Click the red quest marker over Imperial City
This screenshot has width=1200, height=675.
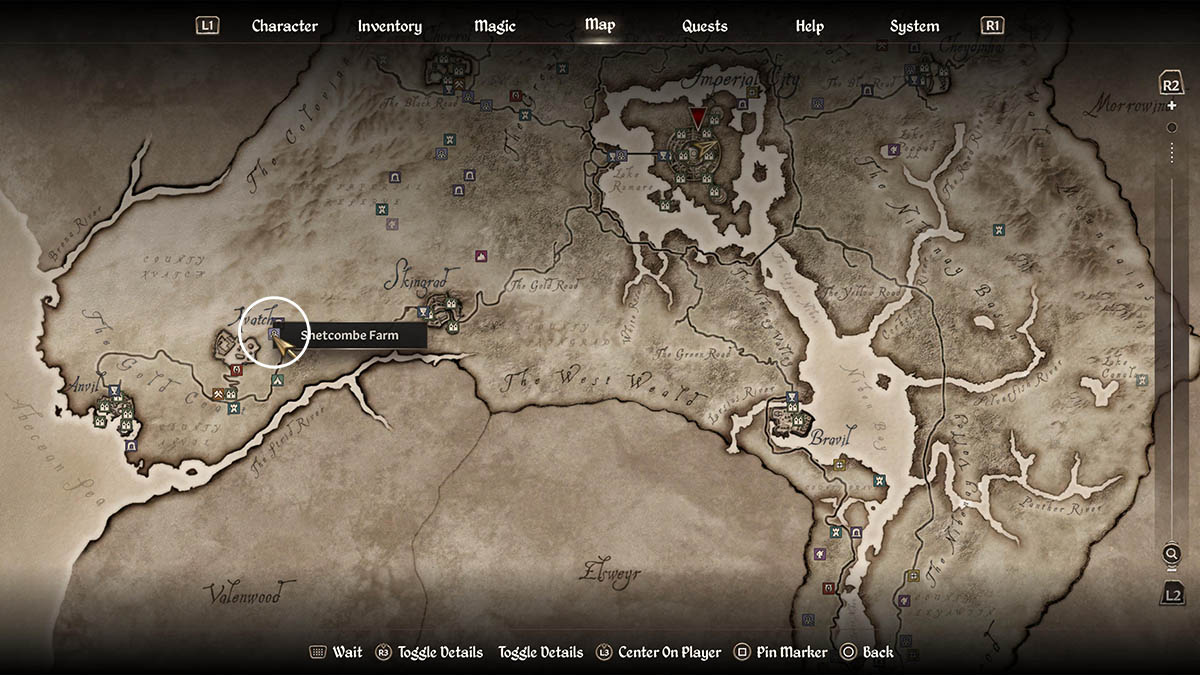698,118
